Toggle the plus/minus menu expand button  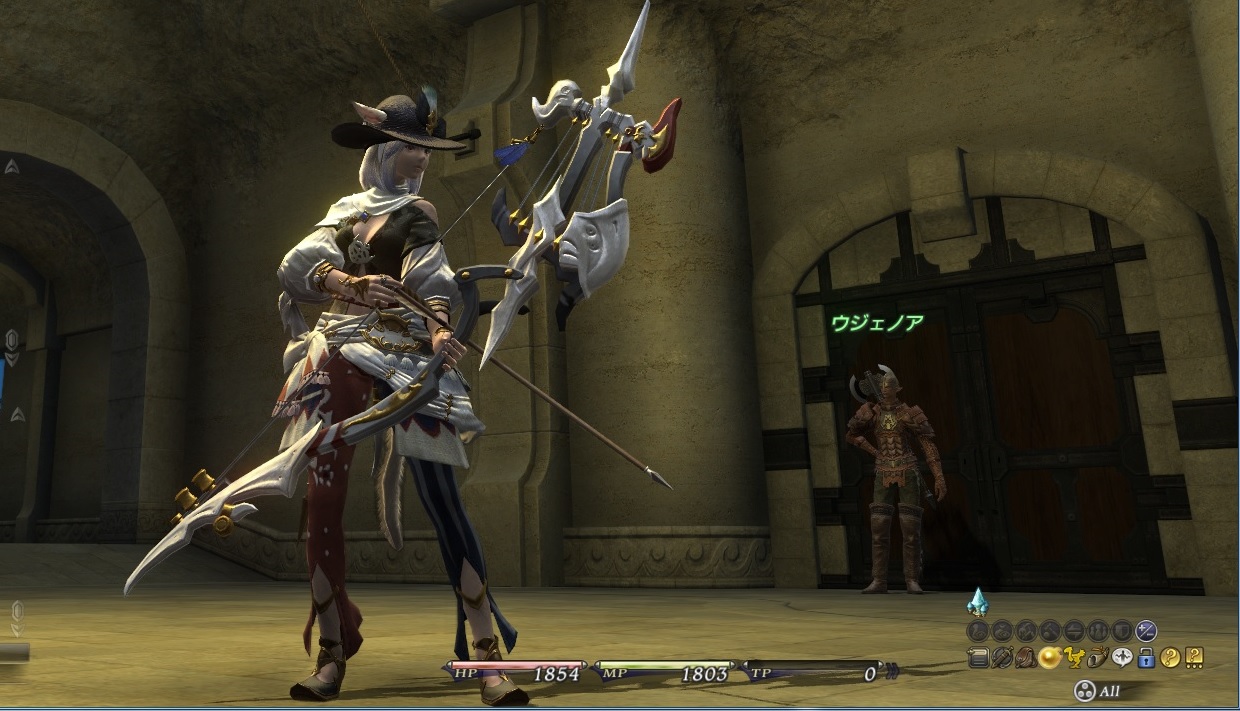click(1147, 631)
